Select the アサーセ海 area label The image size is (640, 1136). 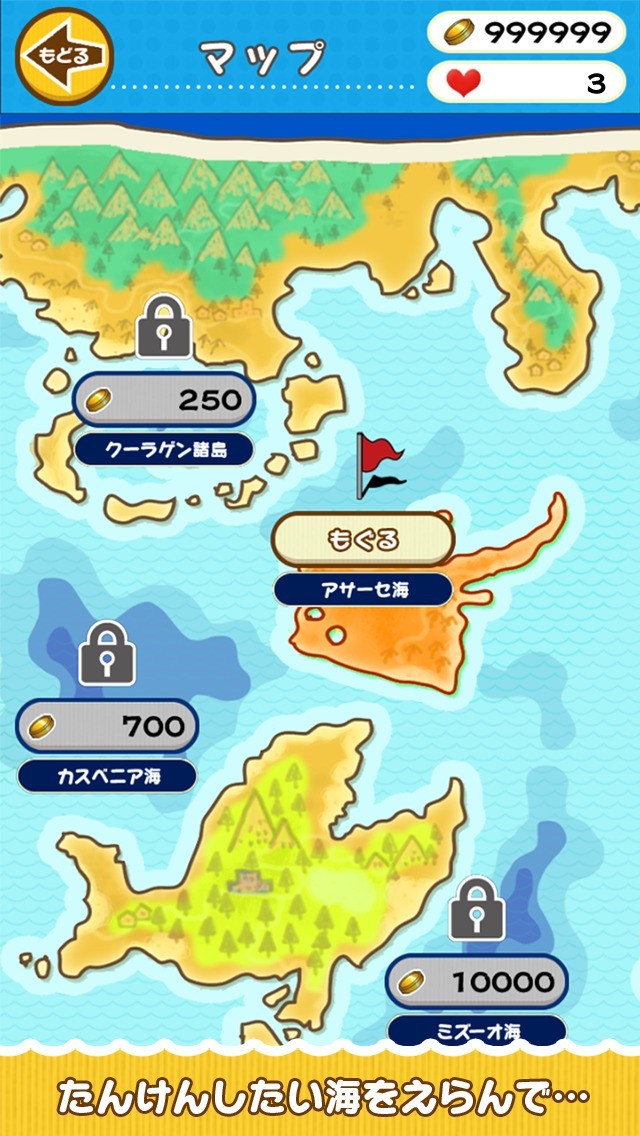pyautogui.click(x=363, y=590)
